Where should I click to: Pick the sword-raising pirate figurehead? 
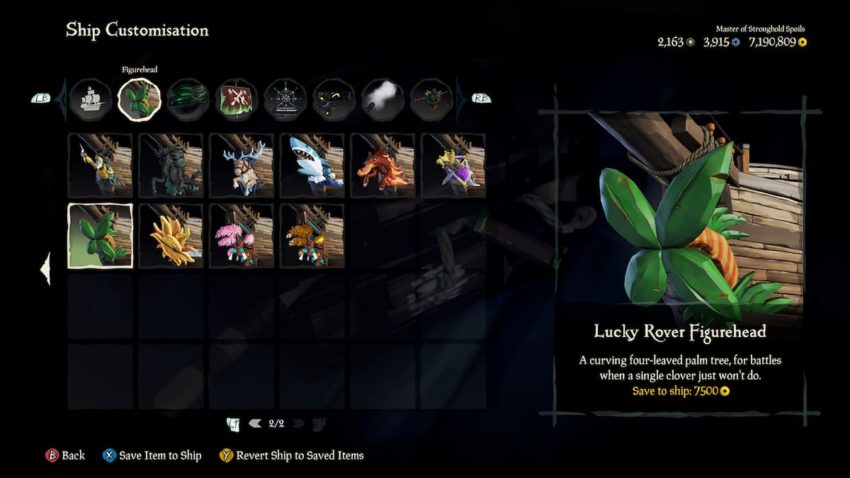[100, 165]
